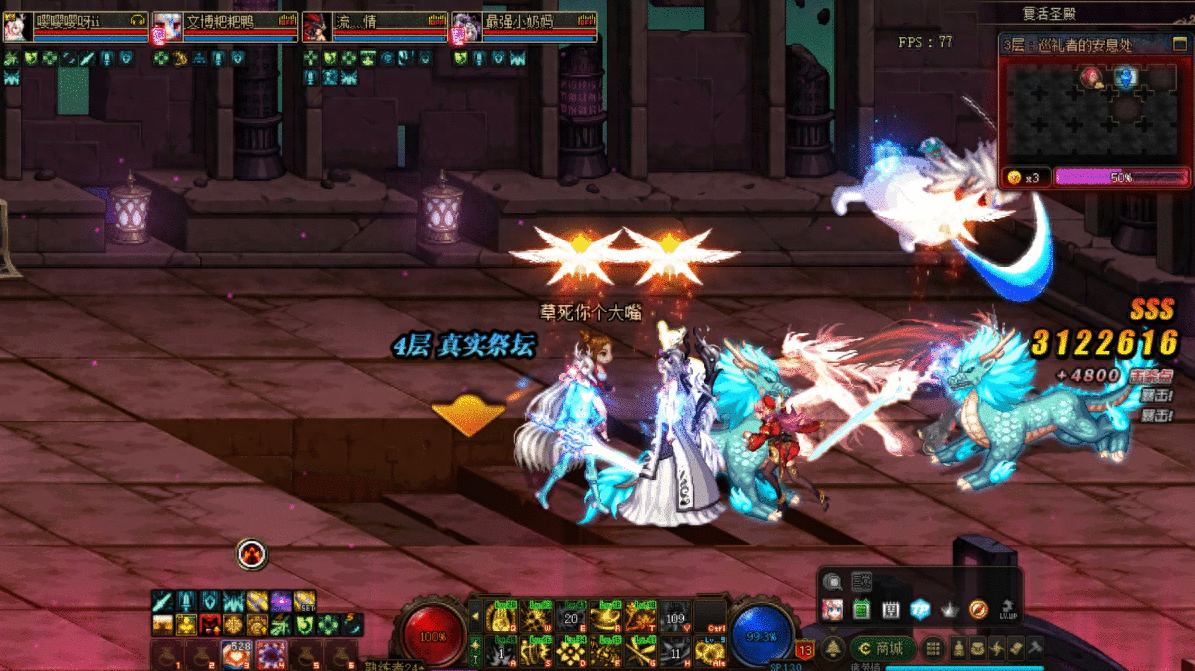Use the heart potion in quick slot 3
The height and width of the screenshot is (671, 1195).
coord(235,655)
